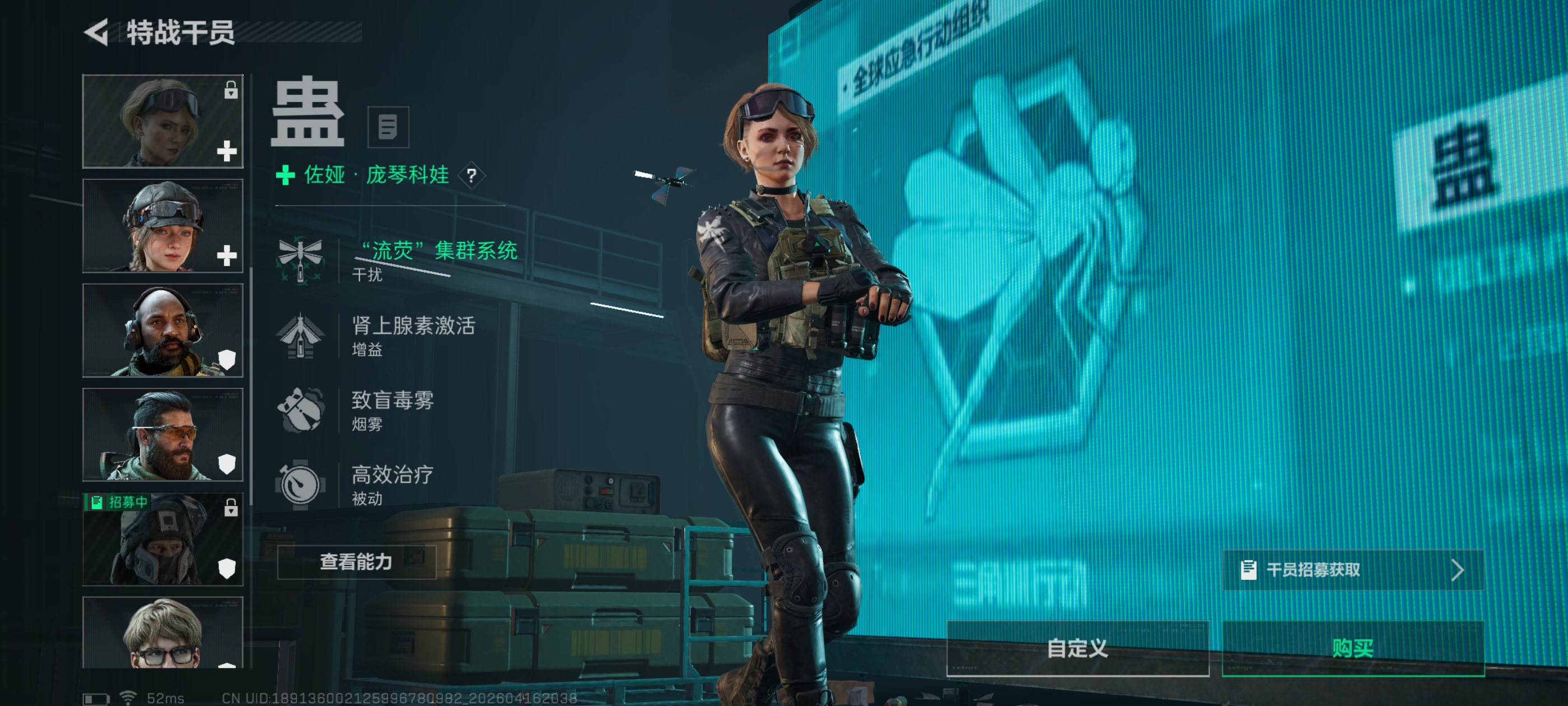Choose the operator wearing a cap and goggles
This screenshot has width=1568, height=706.
[x=162, y=226]
